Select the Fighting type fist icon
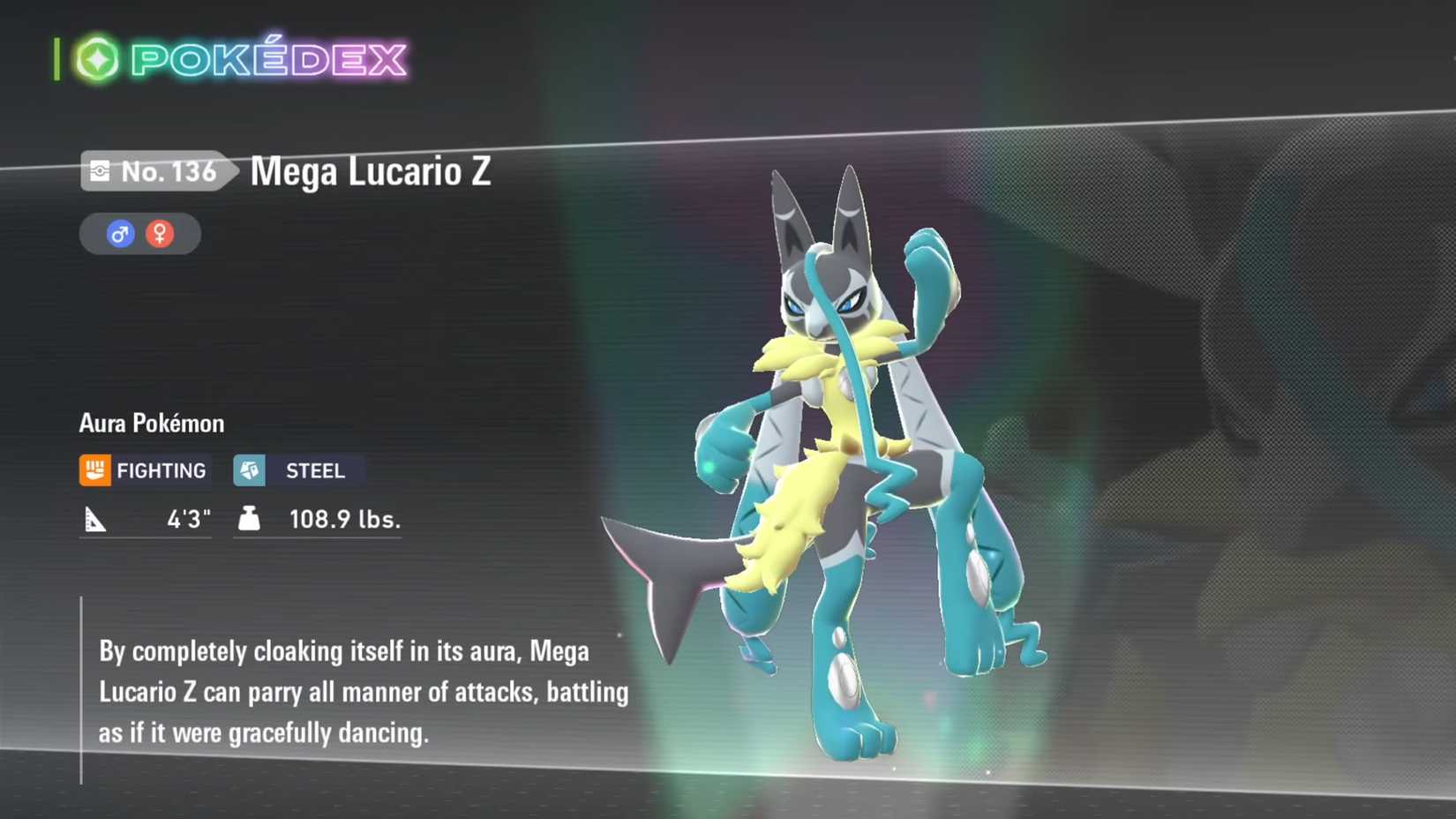 pyautogui.click(x=97, y=470)
